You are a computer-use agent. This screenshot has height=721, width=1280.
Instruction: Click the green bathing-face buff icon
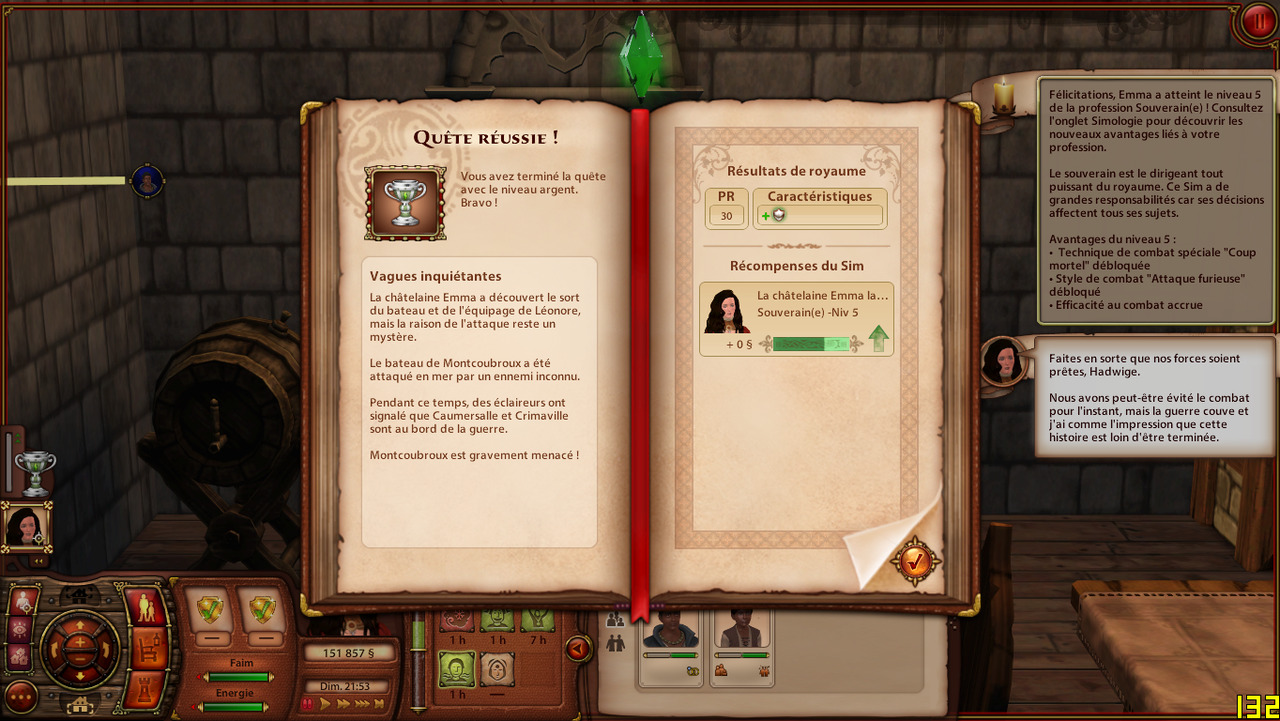(456, 666)
